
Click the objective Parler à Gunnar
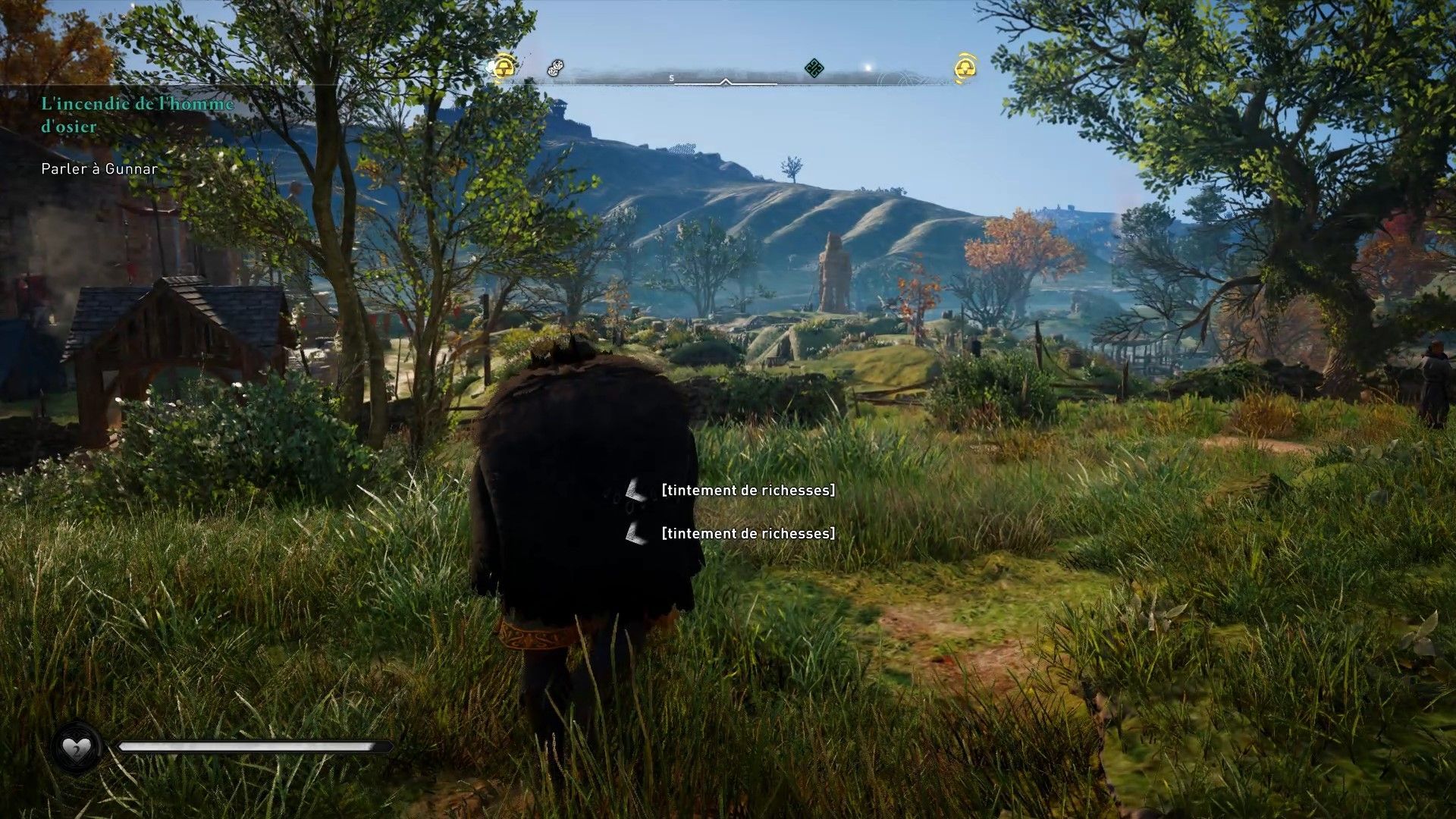point(99,168)
